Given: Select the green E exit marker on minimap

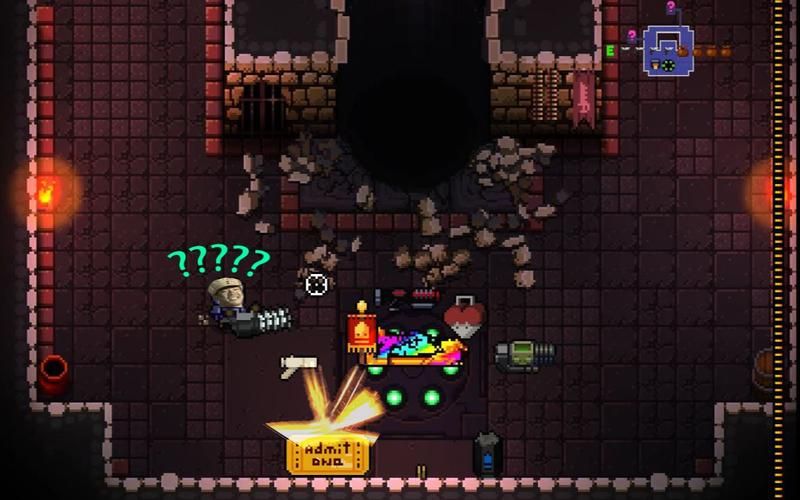Looking at the screenshot, I should 609,50.
